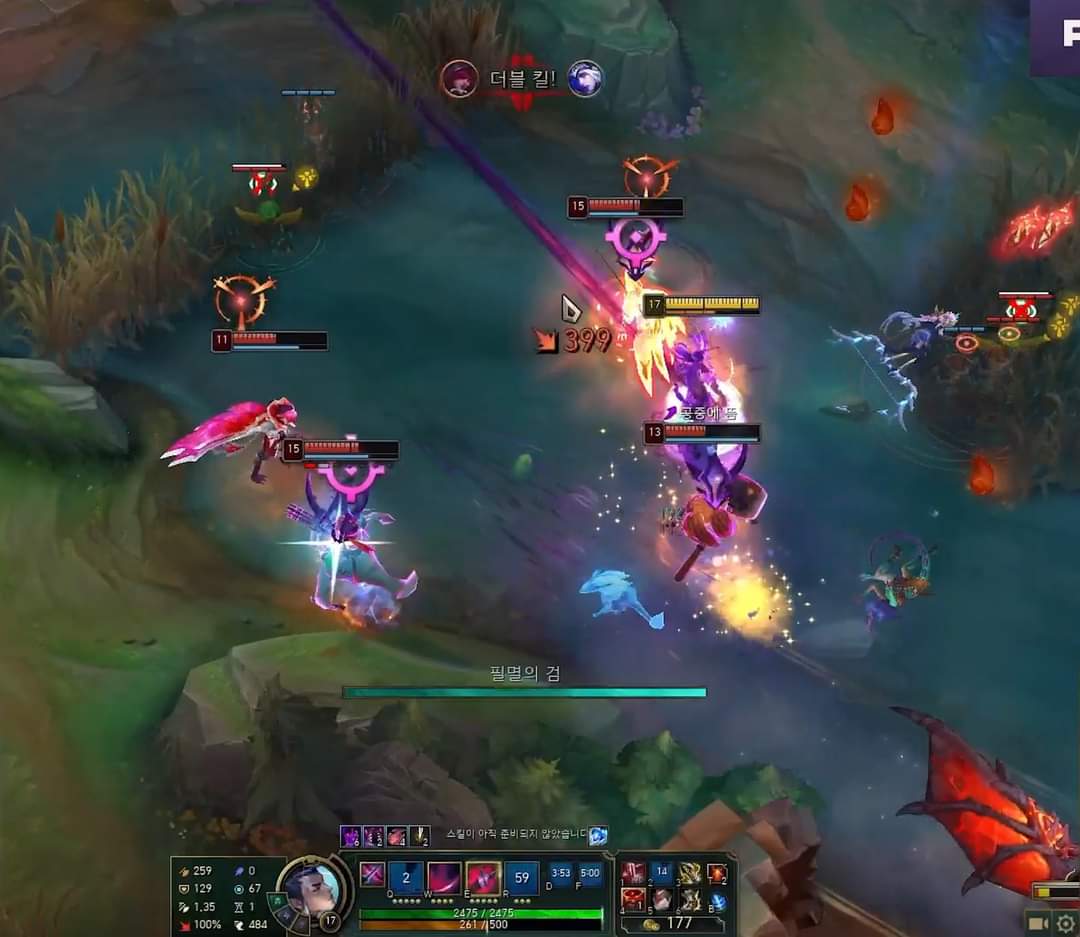This screenshot has height=937, width=1080.
Task: Use the item on cooldown in slot 2
Action: 661,874
